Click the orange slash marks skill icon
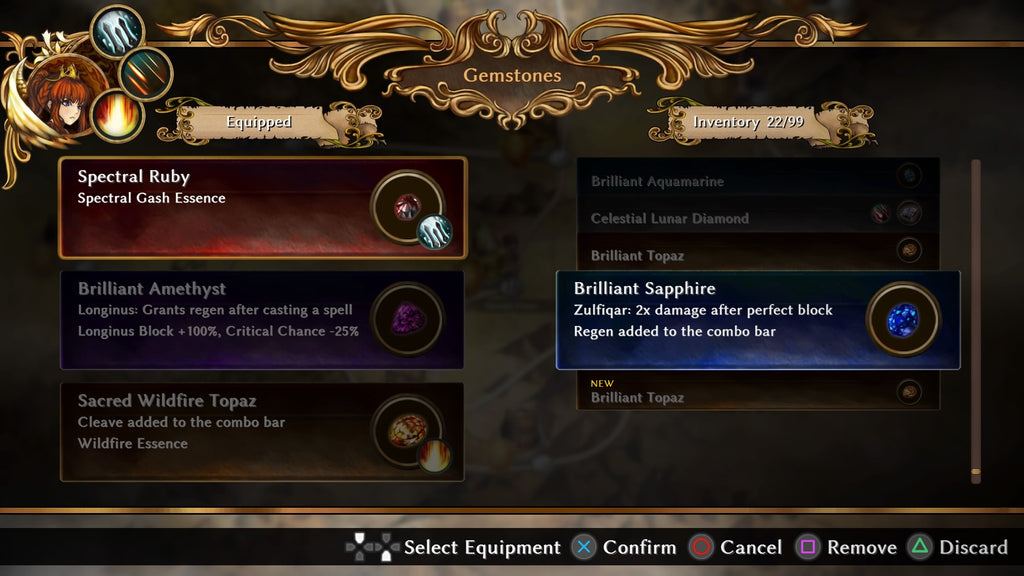 (146, 73)
